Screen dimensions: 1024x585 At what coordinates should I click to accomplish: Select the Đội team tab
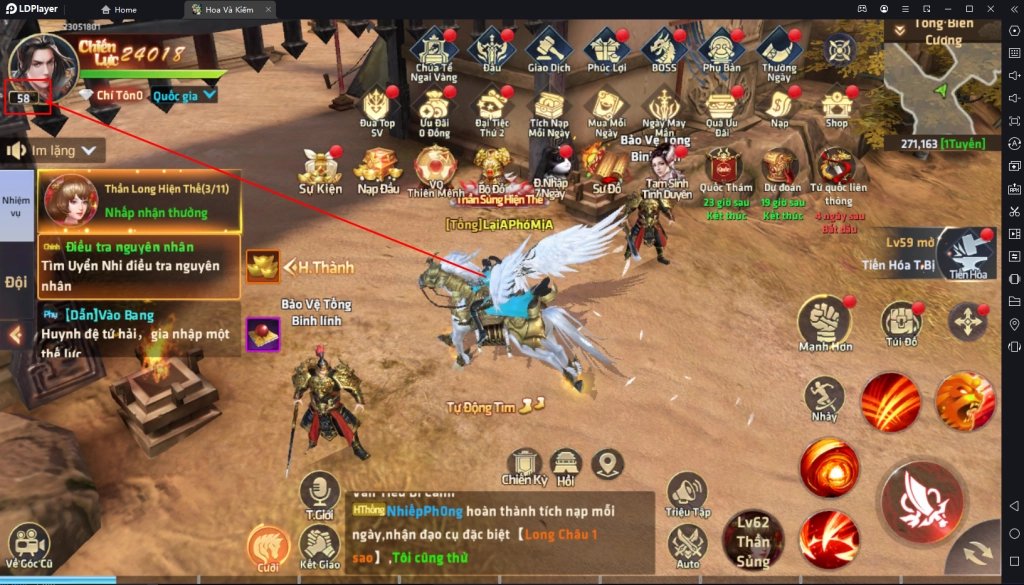point(16,282)
